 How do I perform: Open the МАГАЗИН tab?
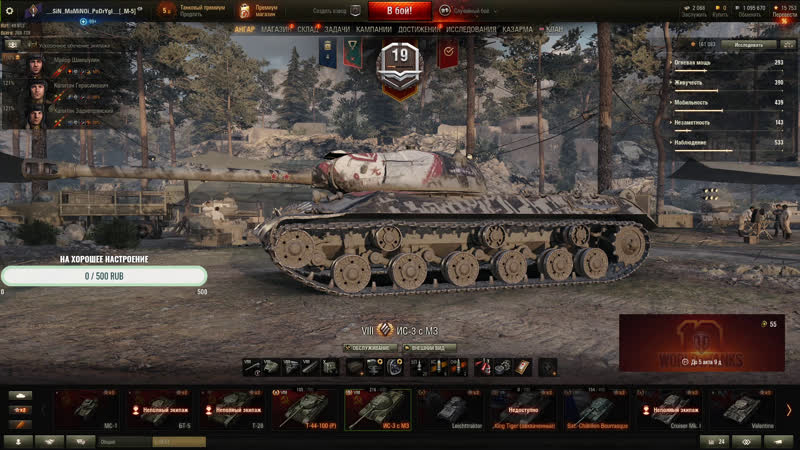coord(276,30)
